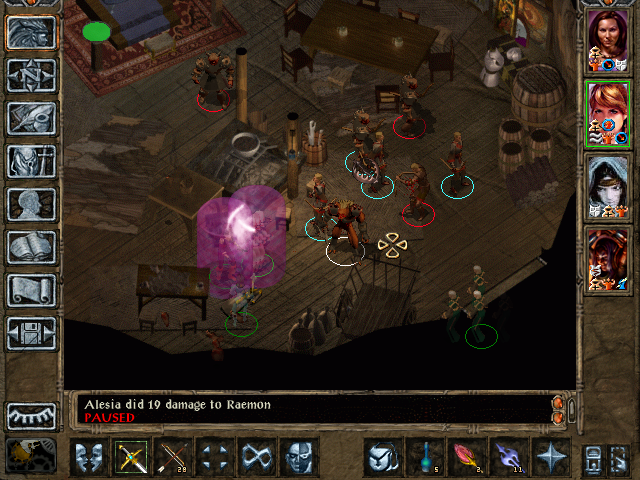
Task: Open the inventory with the armored figure button
Action: [32, 160]
